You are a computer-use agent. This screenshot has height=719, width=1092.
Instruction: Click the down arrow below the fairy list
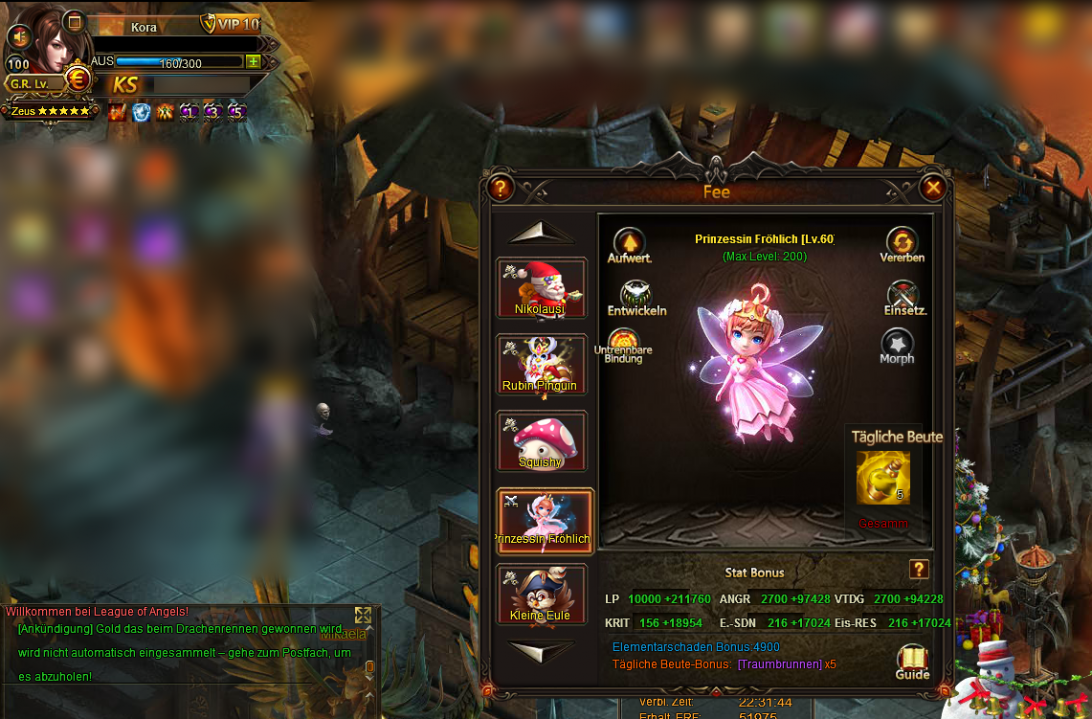[x=541, y=651]
